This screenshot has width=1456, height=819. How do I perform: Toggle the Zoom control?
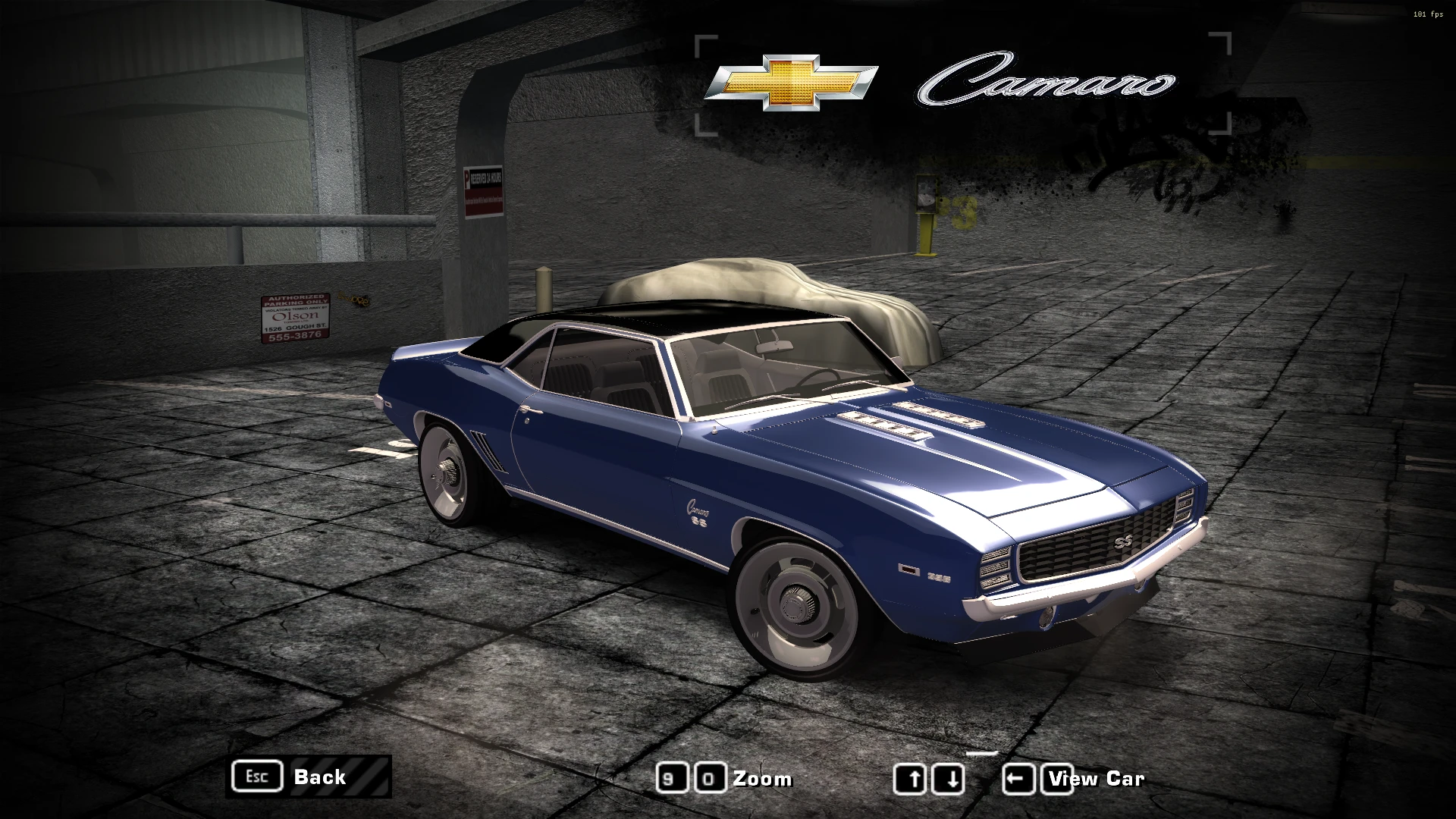[x=762, y=778]
